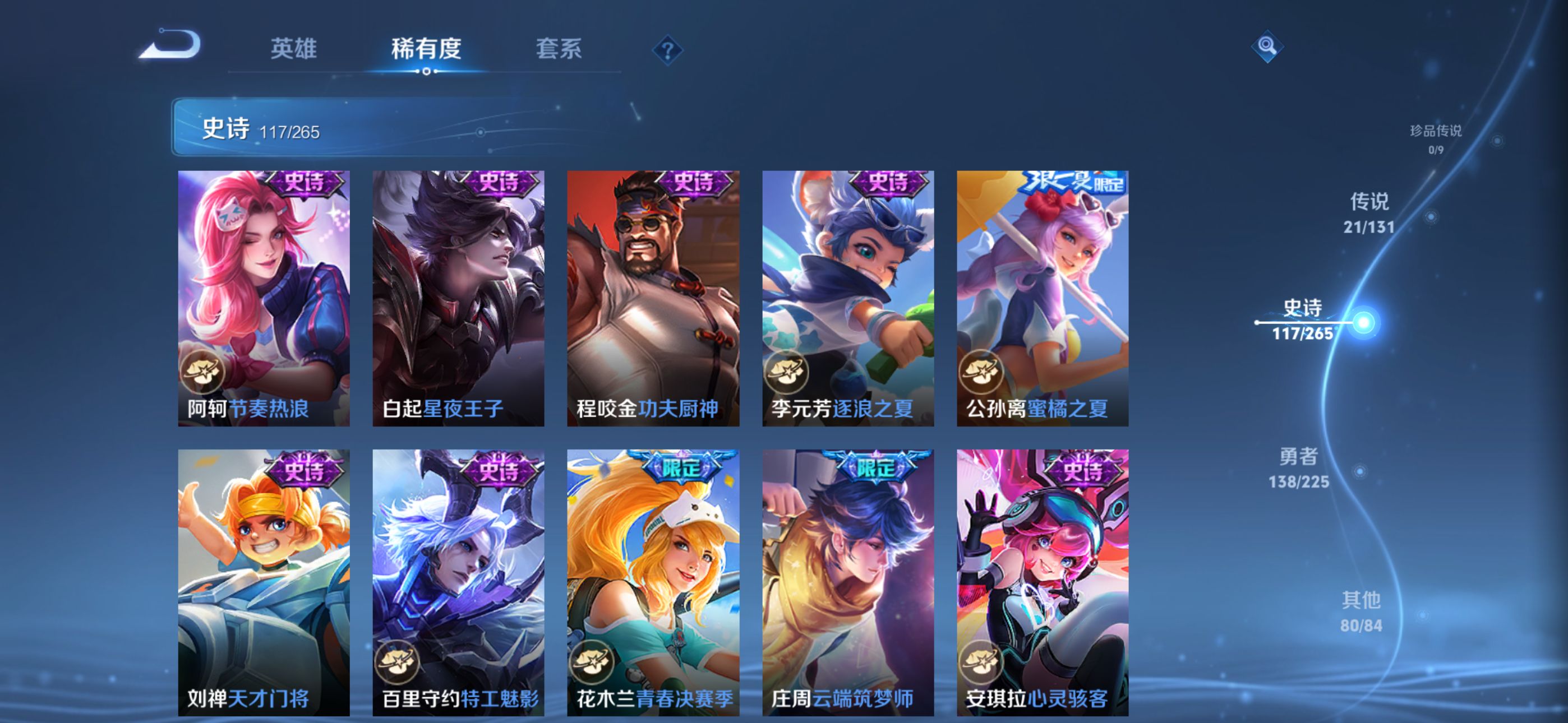Select the 稀有度 tab
Screen dimensions: 1568x723
click(x=426, y=49)
